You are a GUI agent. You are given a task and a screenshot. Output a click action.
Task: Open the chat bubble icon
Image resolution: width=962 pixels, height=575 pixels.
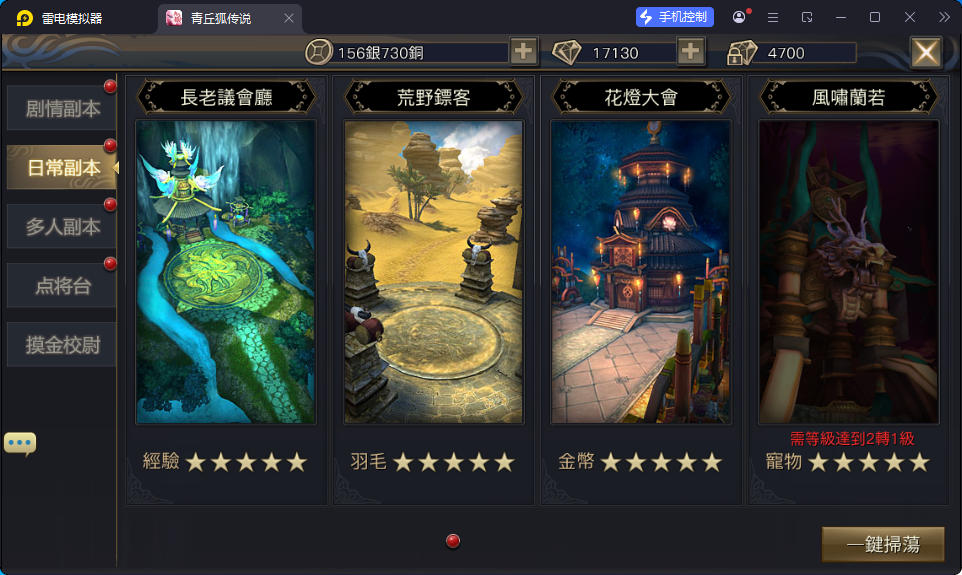pyautogui.click(x=20, y=443)
